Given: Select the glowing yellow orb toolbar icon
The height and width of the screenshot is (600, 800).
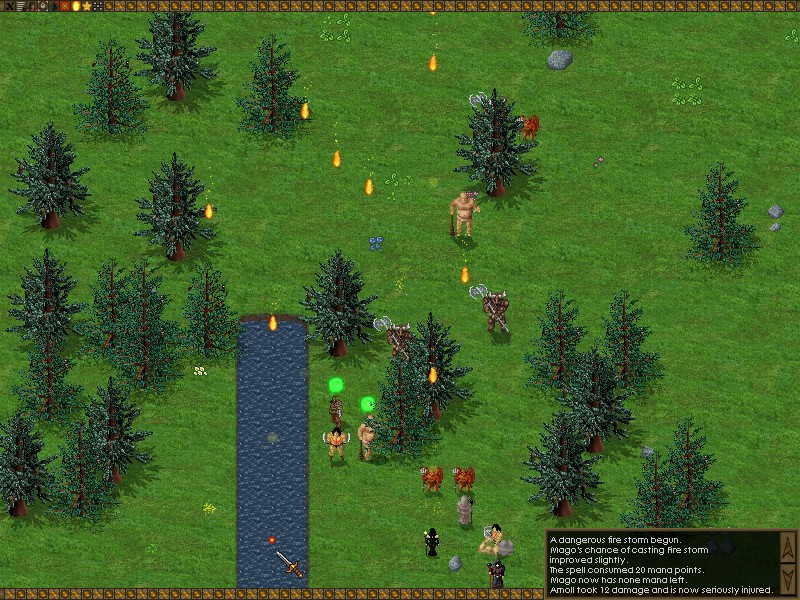Looking at the screenshot, I should tap(75, 6).
